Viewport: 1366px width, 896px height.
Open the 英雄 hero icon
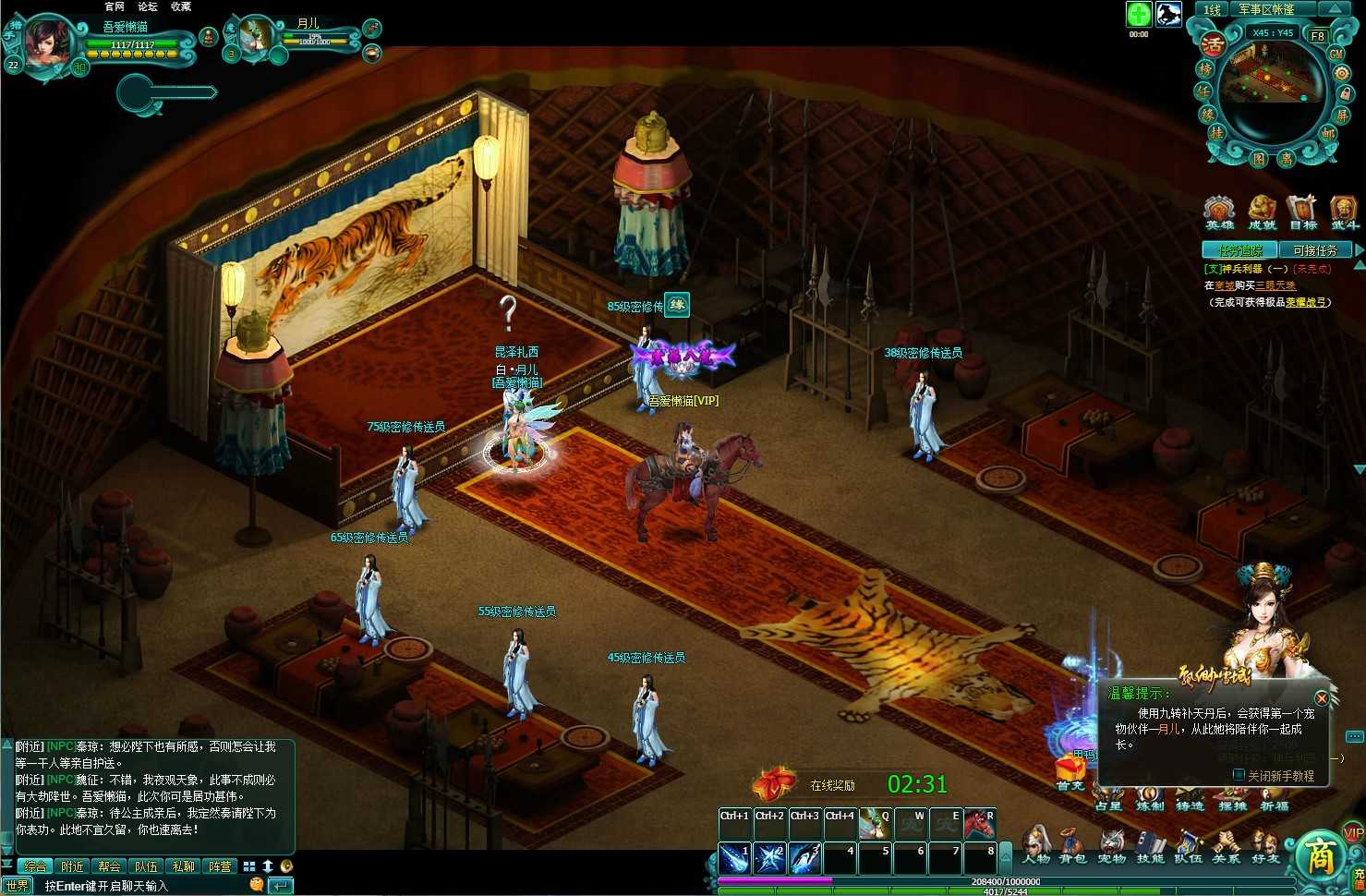[1219, 212]
